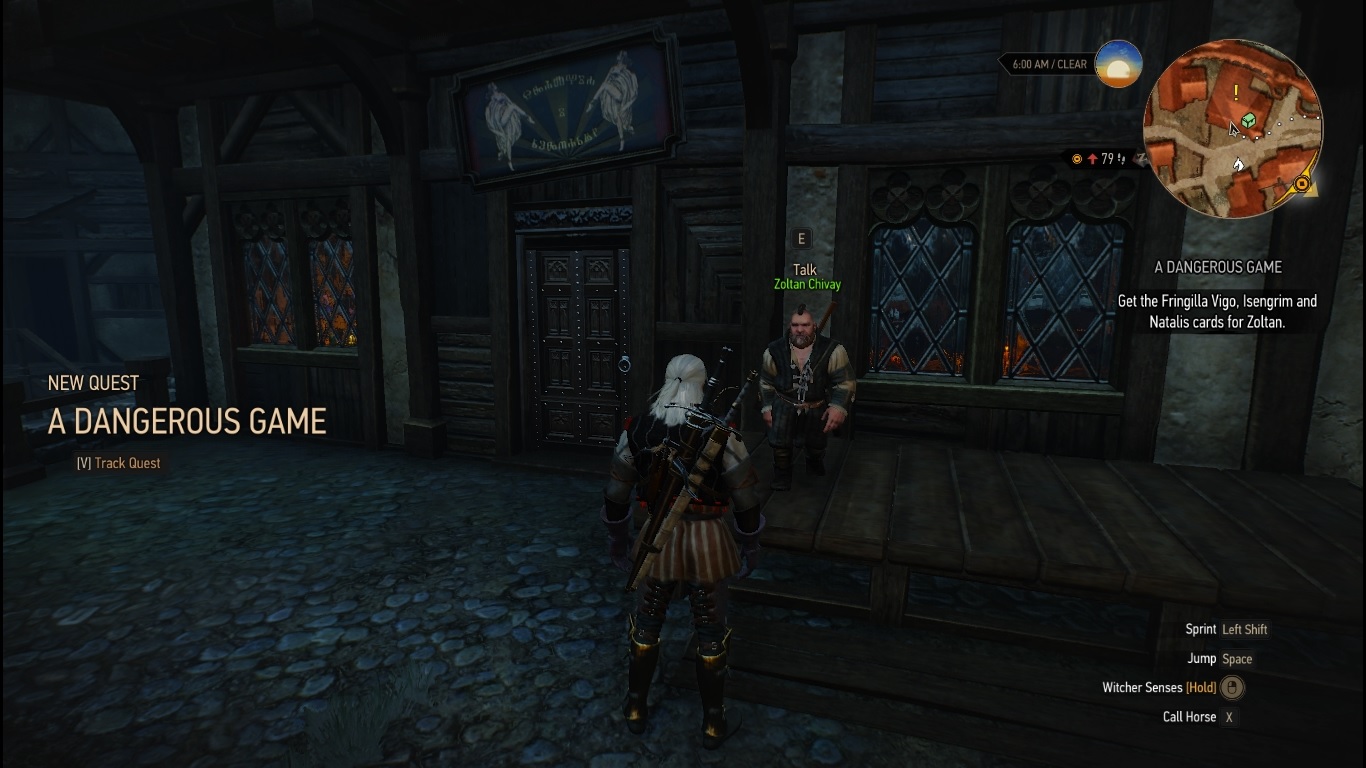Viewport: 1366px width, 768px height.
Task: Toggle Jump via the Space keybind hint
Action: [1237, 658]
